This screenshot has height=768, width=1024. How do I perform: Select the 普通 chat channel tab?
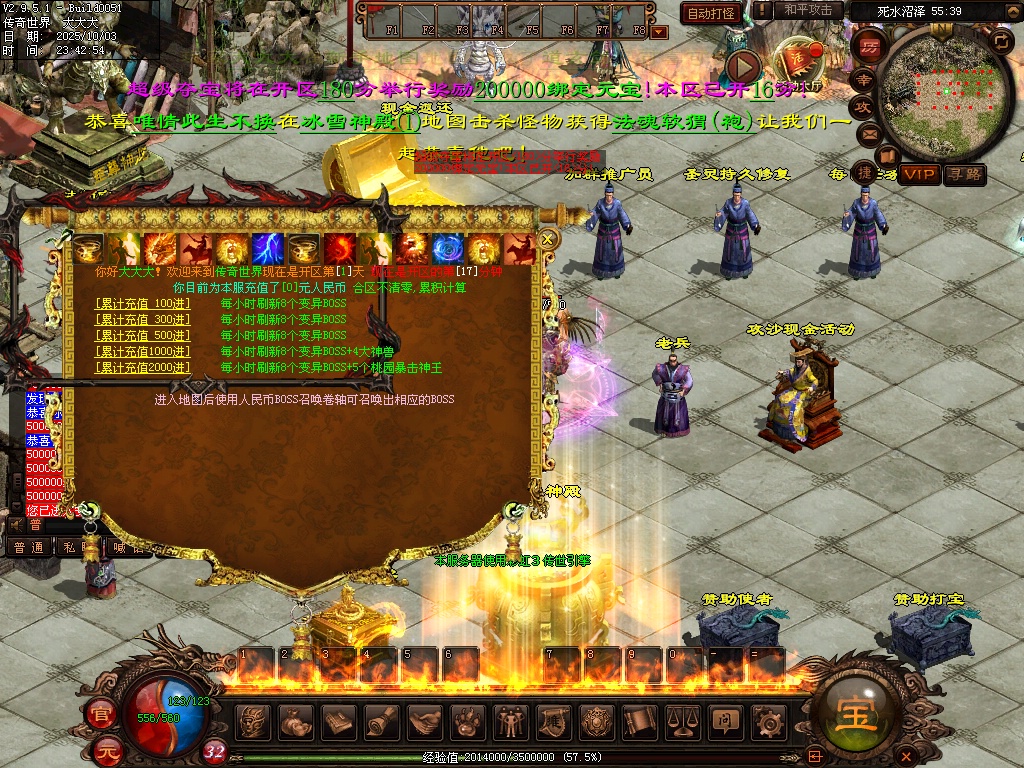pos(28,547)
